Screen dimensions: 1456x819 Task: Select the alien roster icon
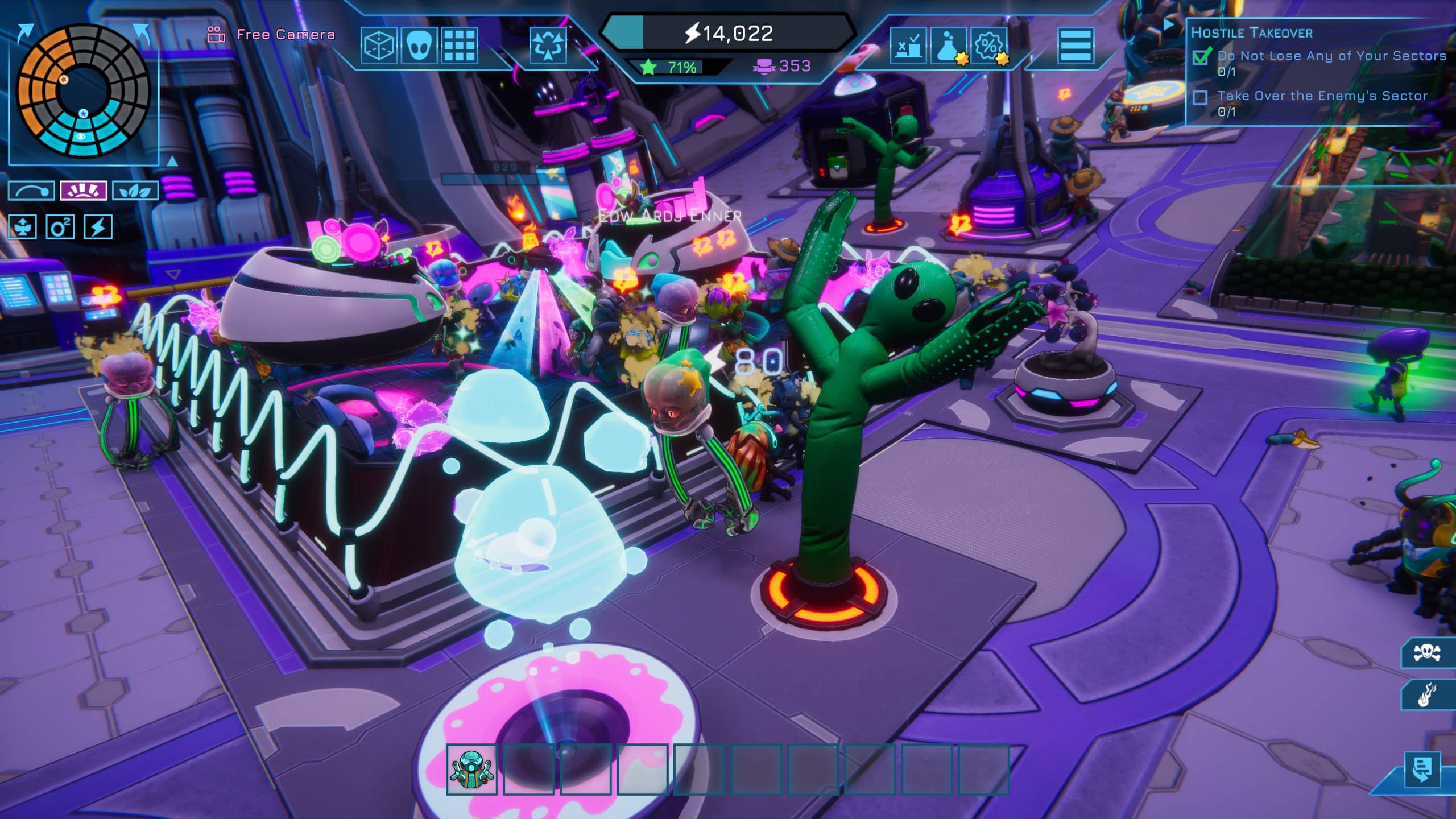point(420,47)
